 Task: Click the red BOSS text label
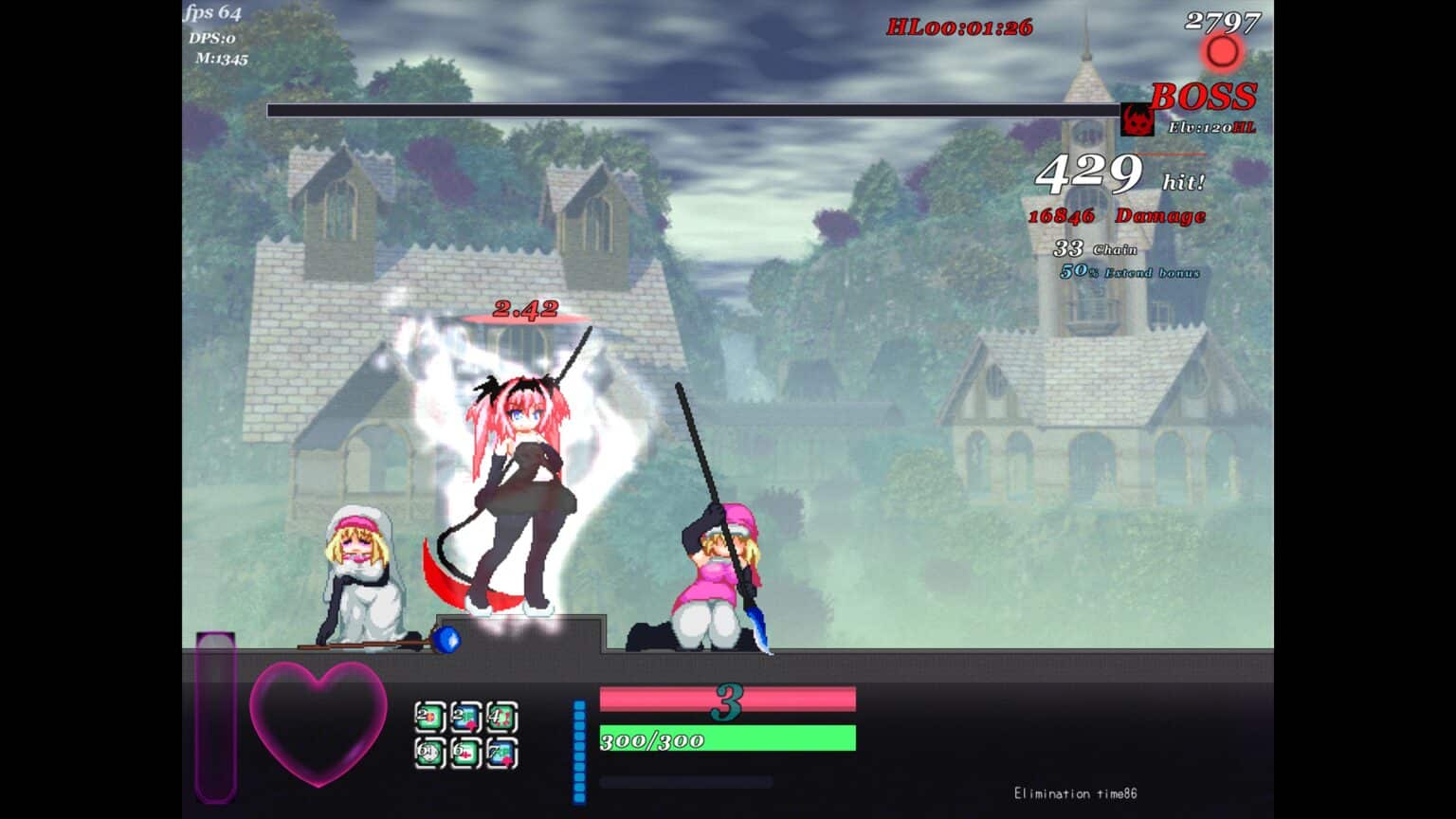(x=1202, y=95)
